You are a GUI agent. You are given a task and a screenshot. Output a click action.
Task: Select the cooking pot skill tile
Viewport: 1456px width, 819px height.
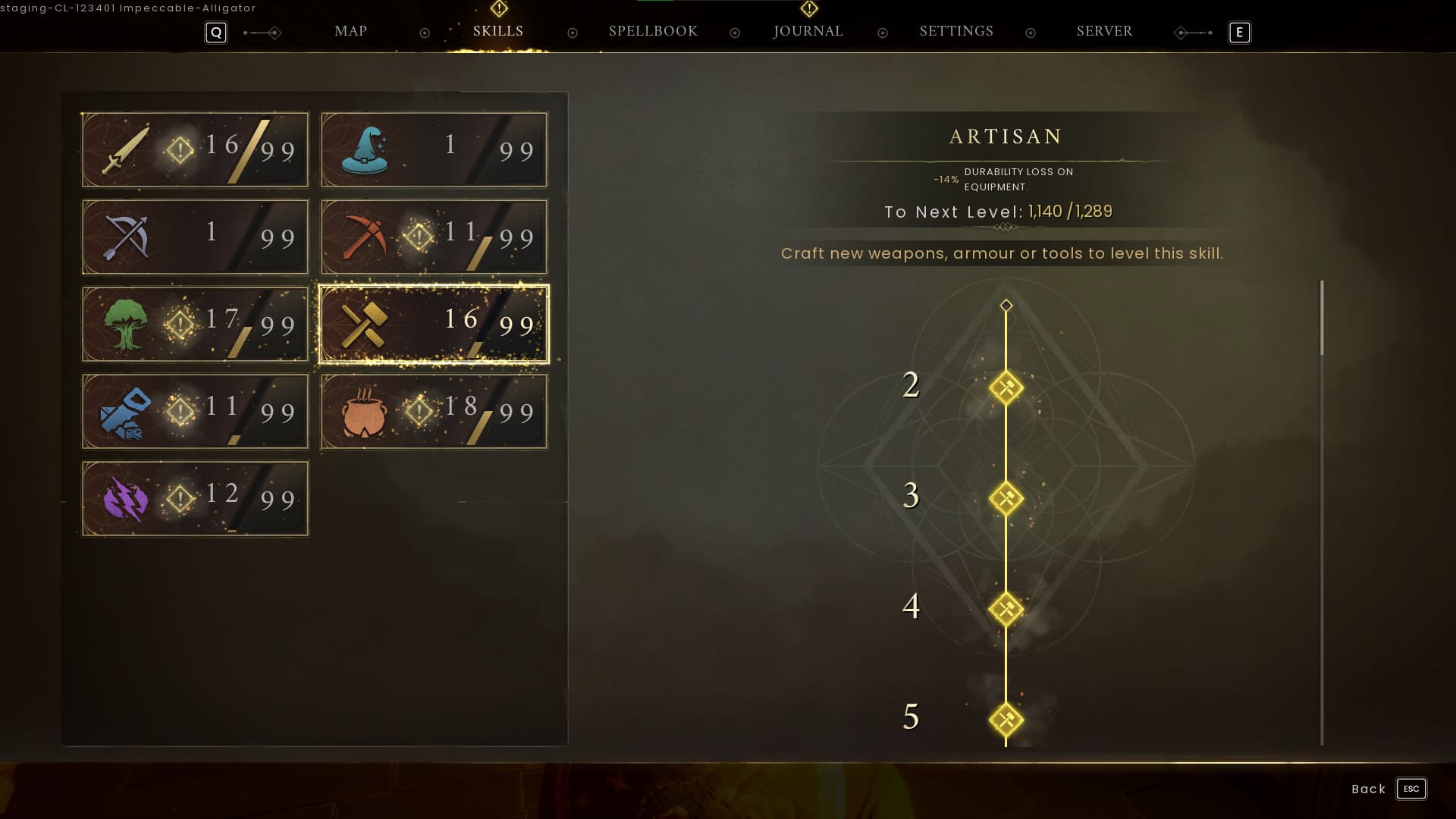pyautogui.click(x=434, y=412)
